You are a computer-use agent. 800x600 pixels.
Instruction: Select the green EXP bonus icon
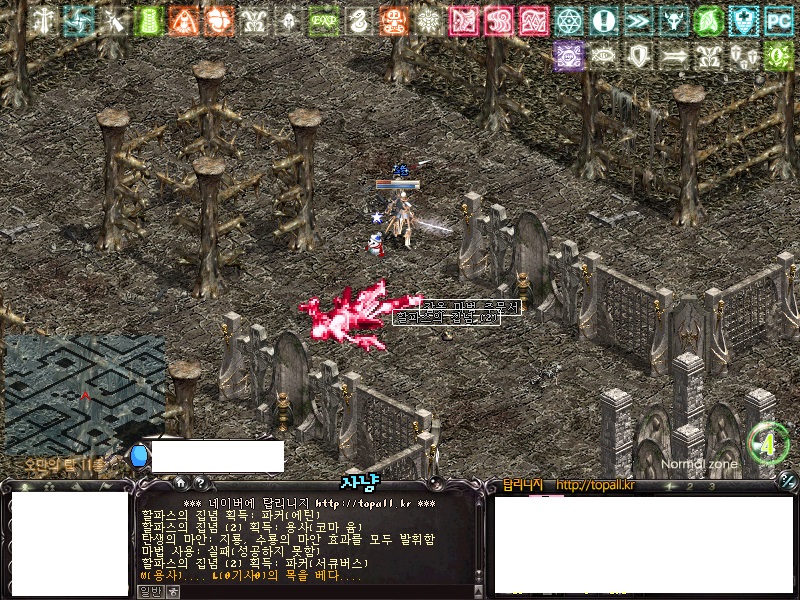[x=322, y=19]
